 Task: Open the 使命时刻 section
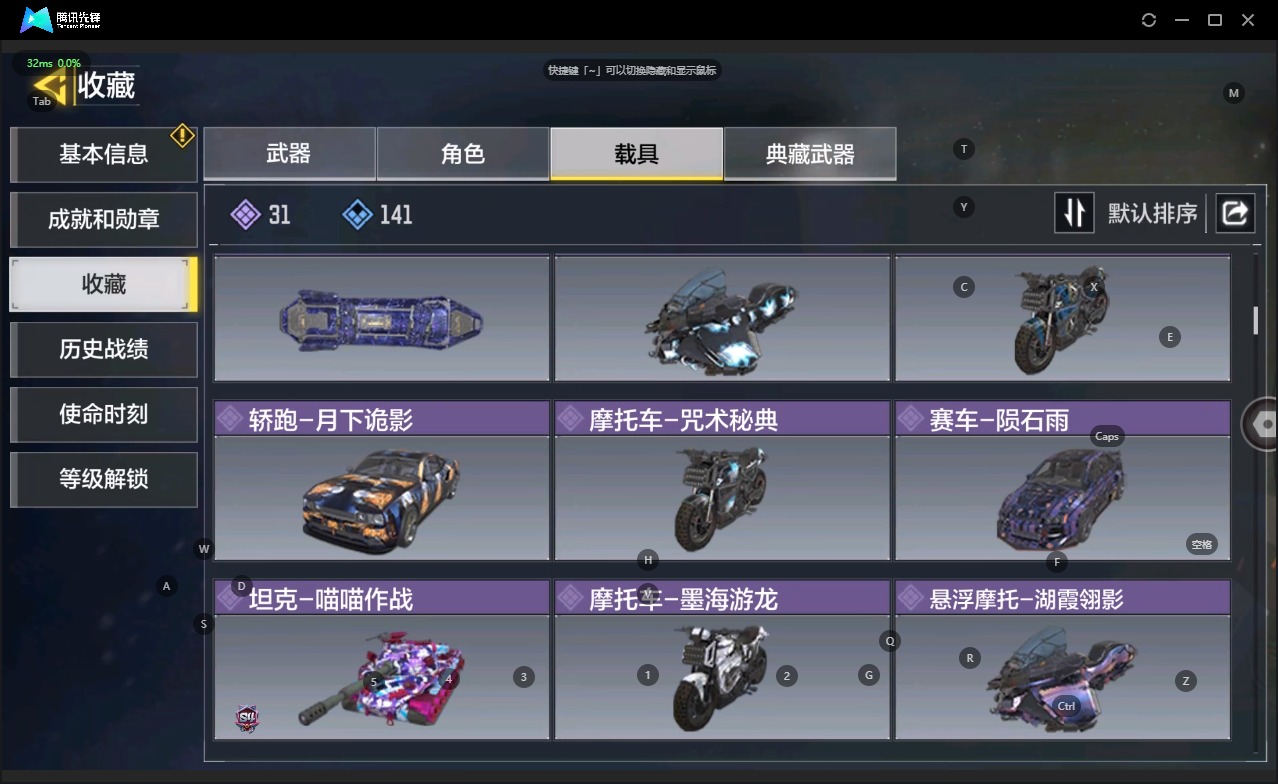click(103, 414)
